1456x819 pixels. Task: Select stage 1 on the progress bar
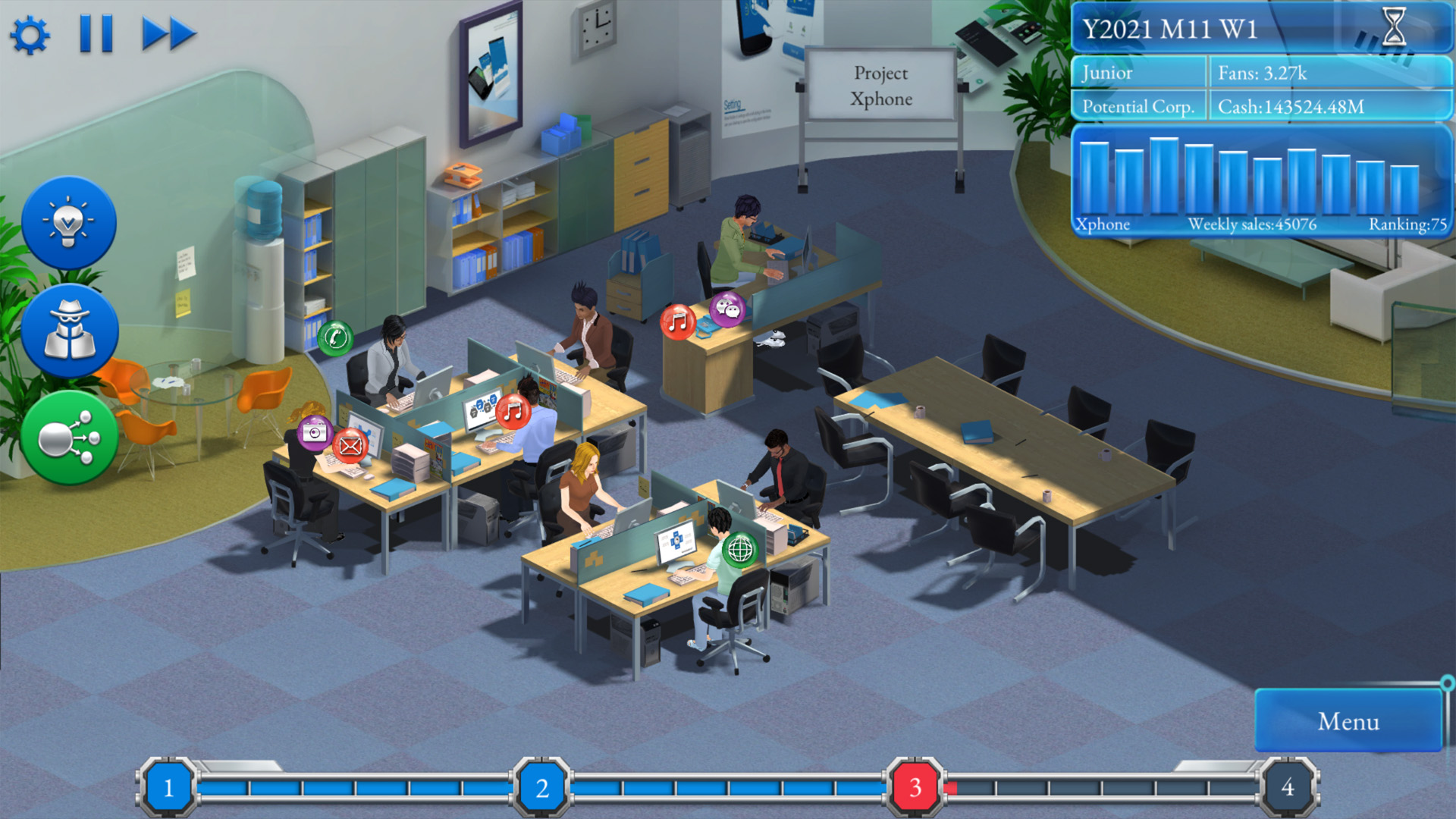(168, 787)
